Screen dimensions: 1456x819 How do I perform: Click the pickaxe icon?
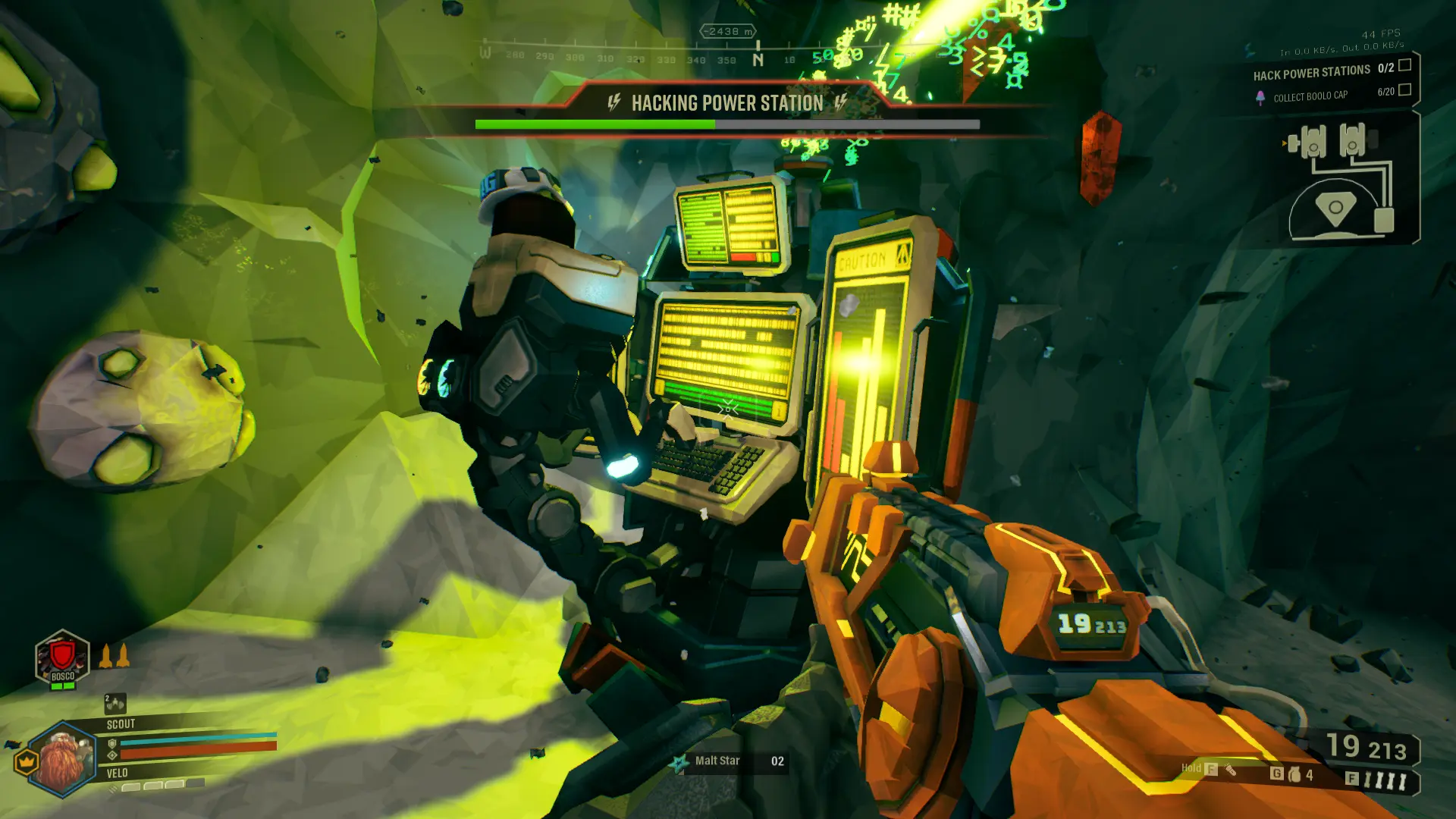click(1231, 770)
